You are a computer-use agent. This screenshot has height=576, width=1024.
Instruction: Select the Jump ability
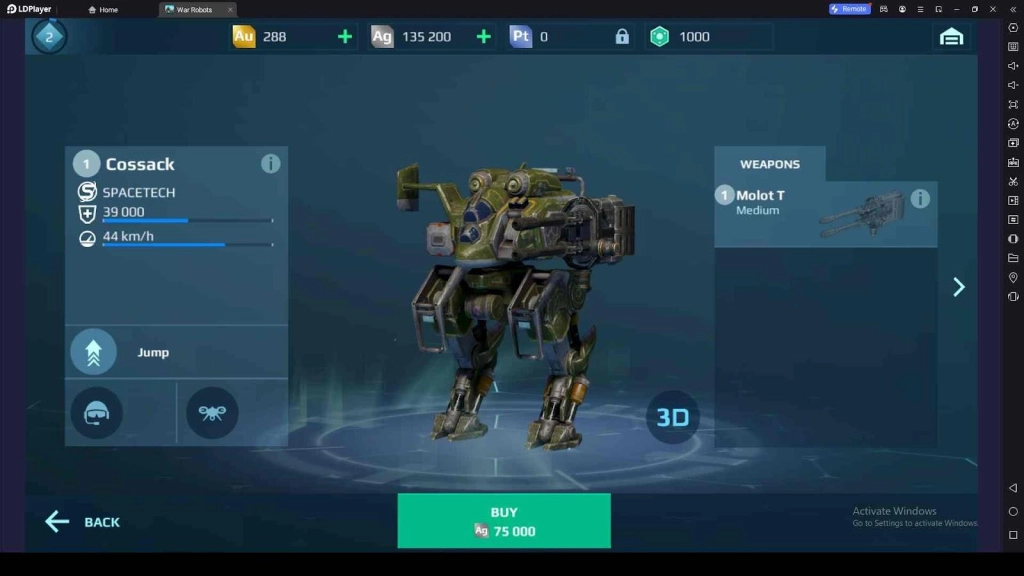coord(94,352)
